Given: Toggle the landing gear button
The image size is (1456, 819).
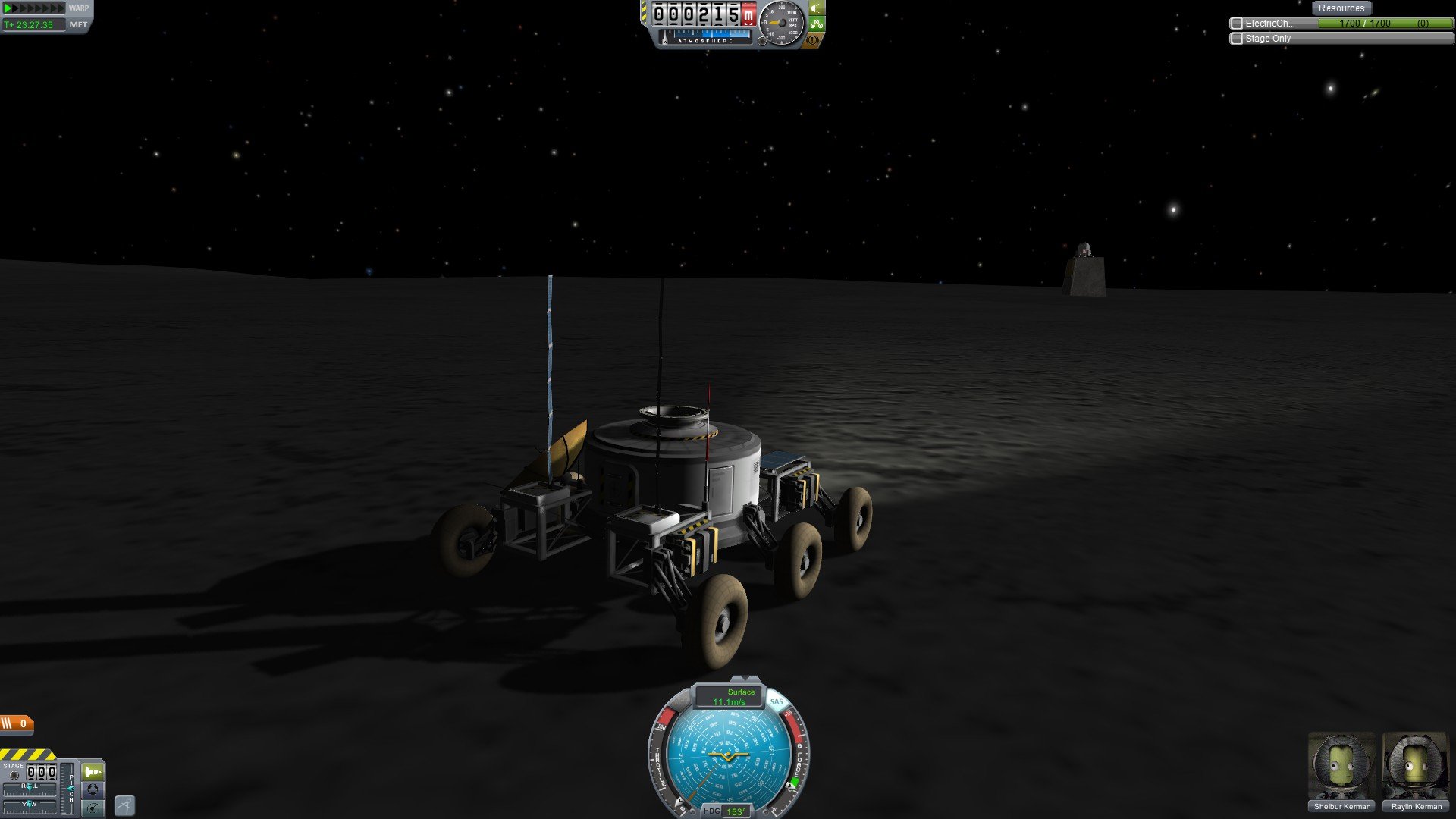Looking at the screenshot, I should click(x=816, y=24).
